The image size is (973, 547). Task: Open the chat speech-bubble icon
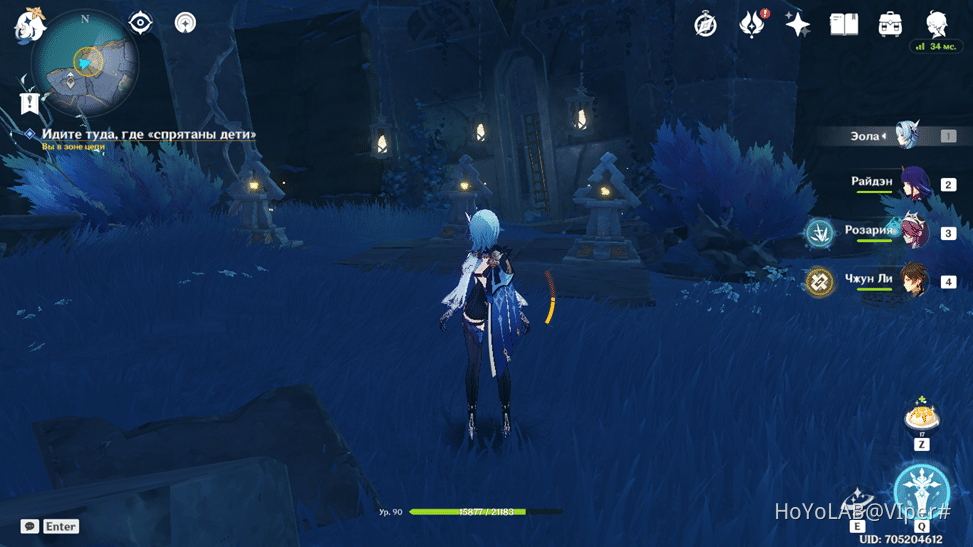[30, 526]
